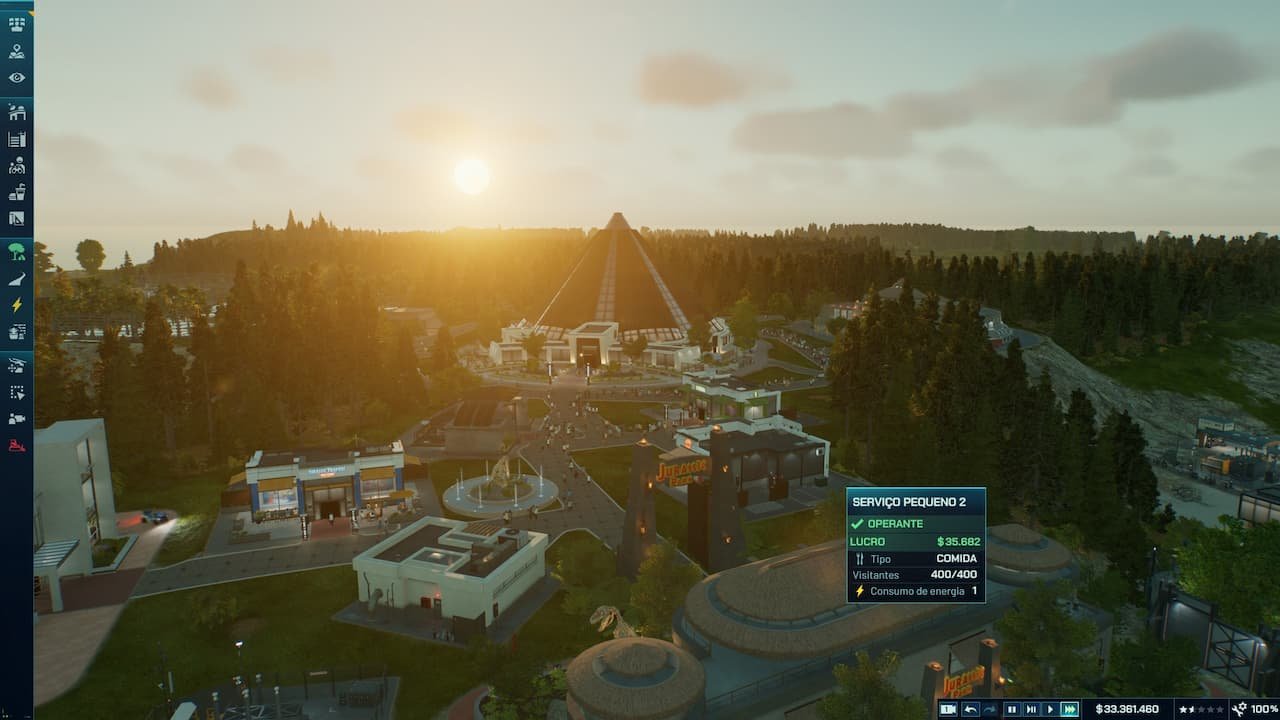Click the wrench maintenance 100% indicator
The width and height of the screenshot is (1280, 720).
click(x=1248, y=708)
